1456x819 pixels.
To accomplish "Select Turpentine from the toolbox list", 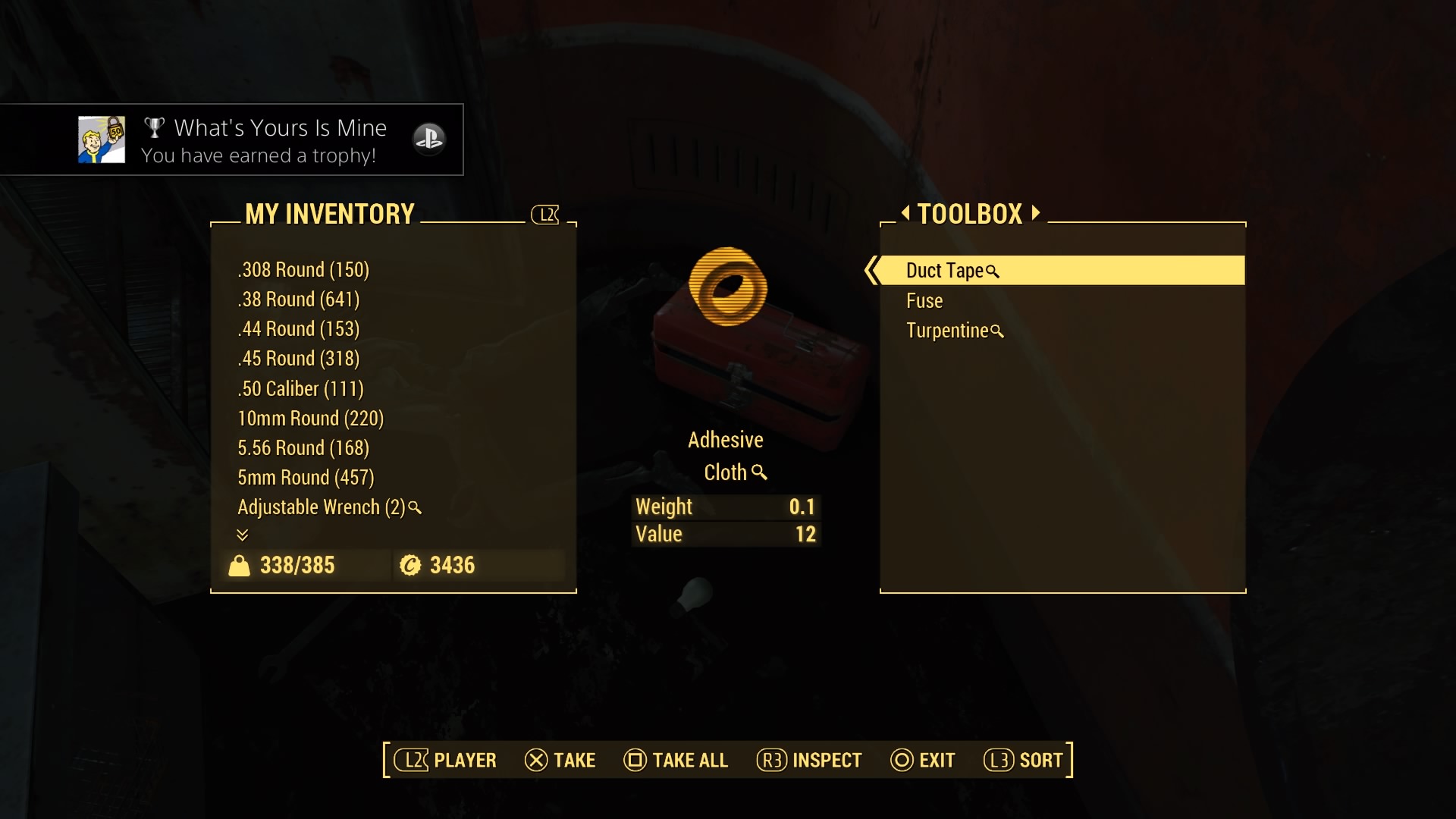I will click(x=947, y=331).
